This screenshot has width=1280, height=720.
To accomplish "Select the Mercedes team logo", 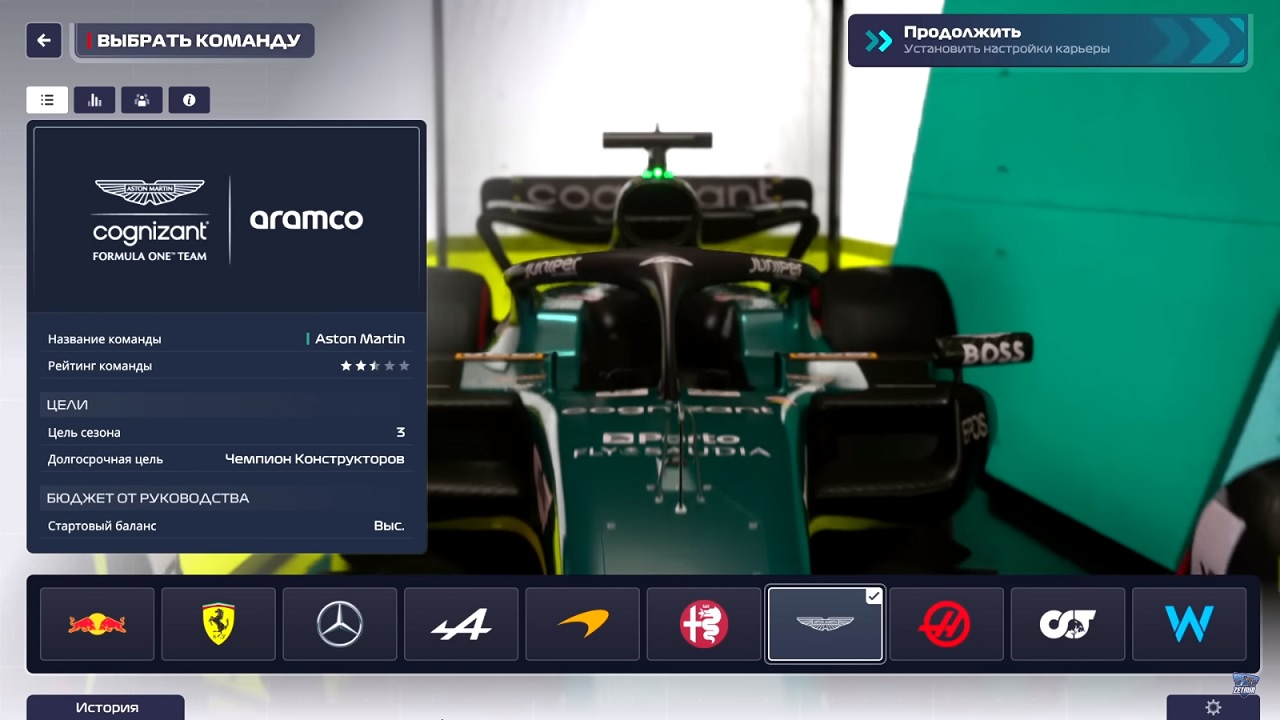I will point(339,623).
